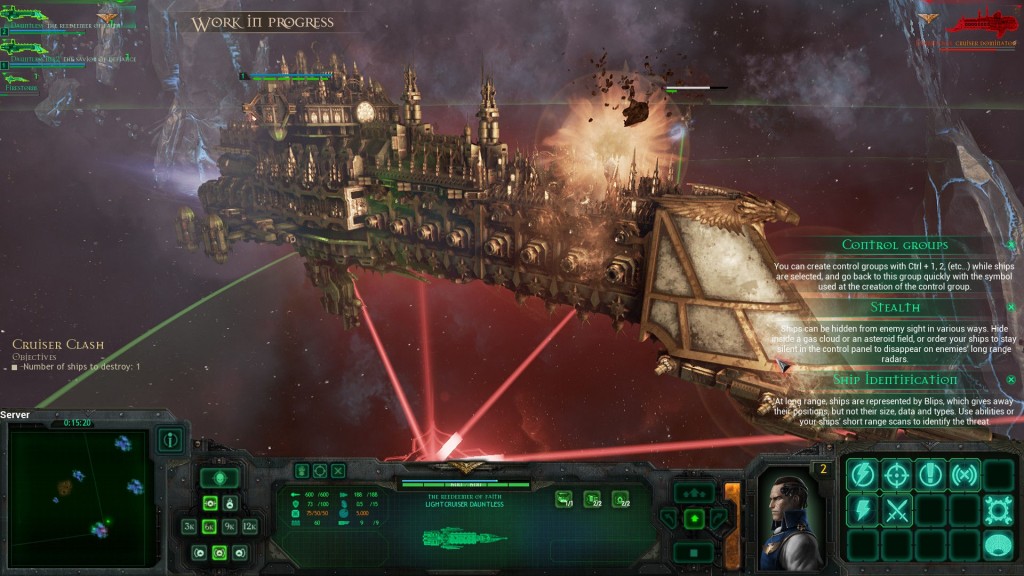This screenshot has height=576, width=1024.
Task: Open the info button beside the minimap
Action: pyautogui.click(x=171, y=440)
